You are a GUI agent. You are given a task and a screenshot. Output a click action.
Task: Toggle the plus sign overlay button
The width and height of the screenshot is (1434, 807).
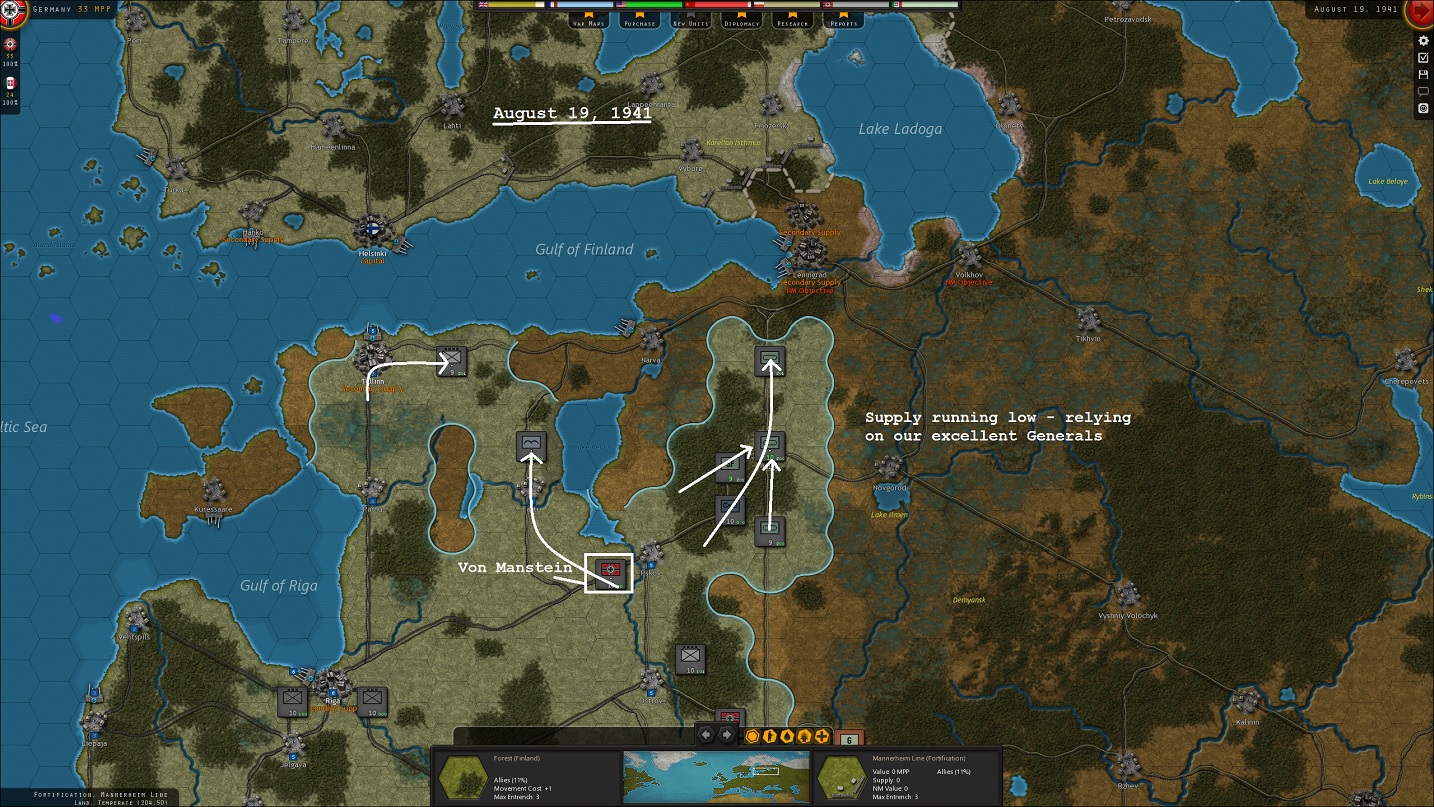[x=822, y=737]
